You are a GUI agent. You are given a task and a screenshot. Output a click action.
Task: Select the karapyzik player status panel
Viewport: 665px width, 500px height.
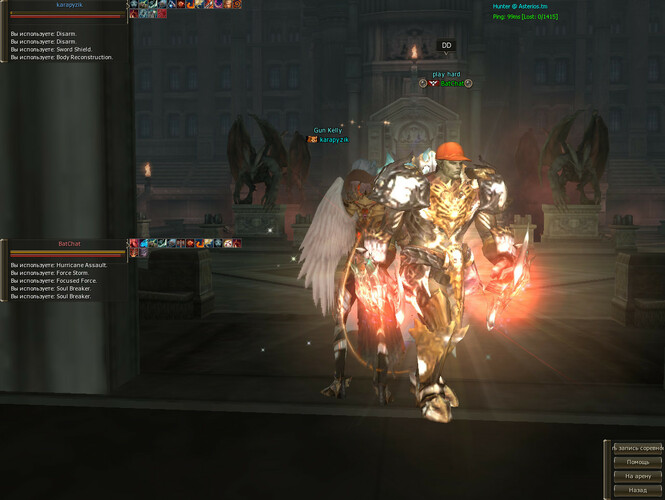[x=68, y=9]
